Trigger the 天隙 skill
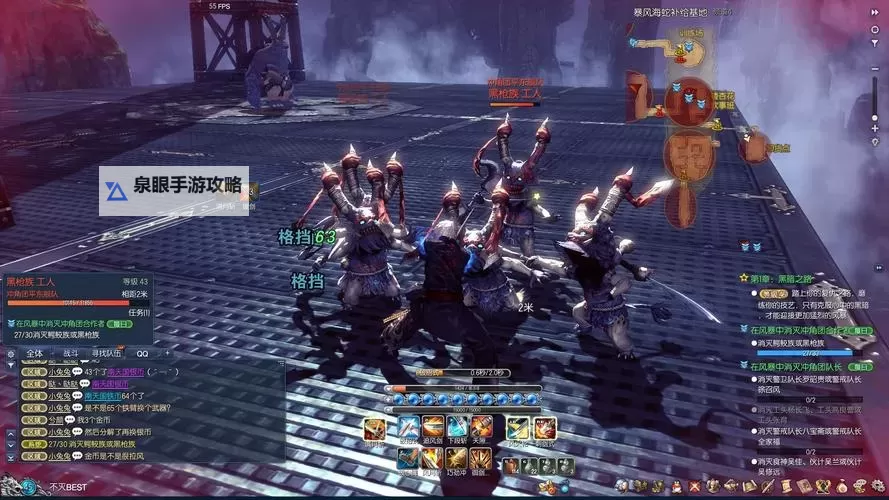The width and height of the screenshot is (889, 500). [x=480, y=428]
